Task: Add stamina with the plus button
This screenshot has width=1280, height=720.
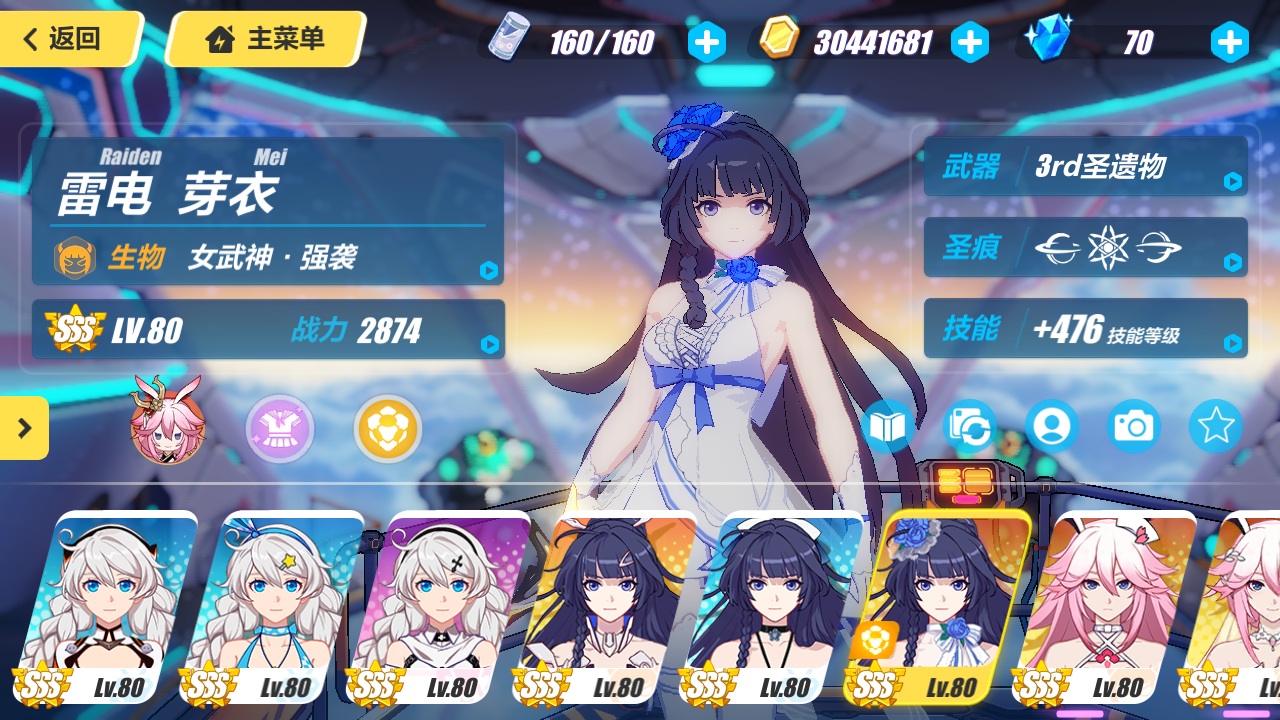Action: [706, 42]
